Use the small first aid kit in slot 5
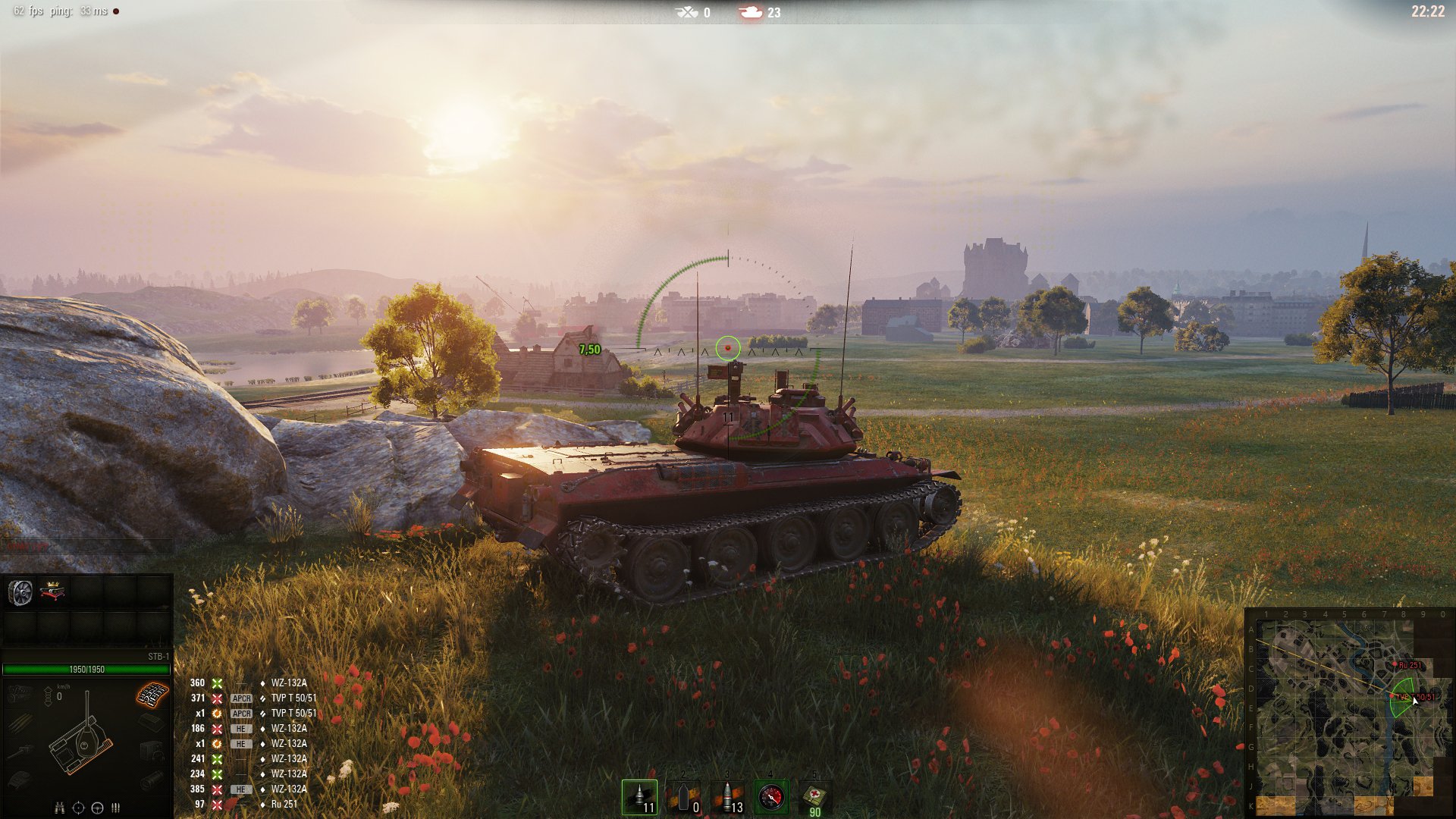Image resolution: width=1456 pixels, height=819 pixels. (x=814, y=796)
